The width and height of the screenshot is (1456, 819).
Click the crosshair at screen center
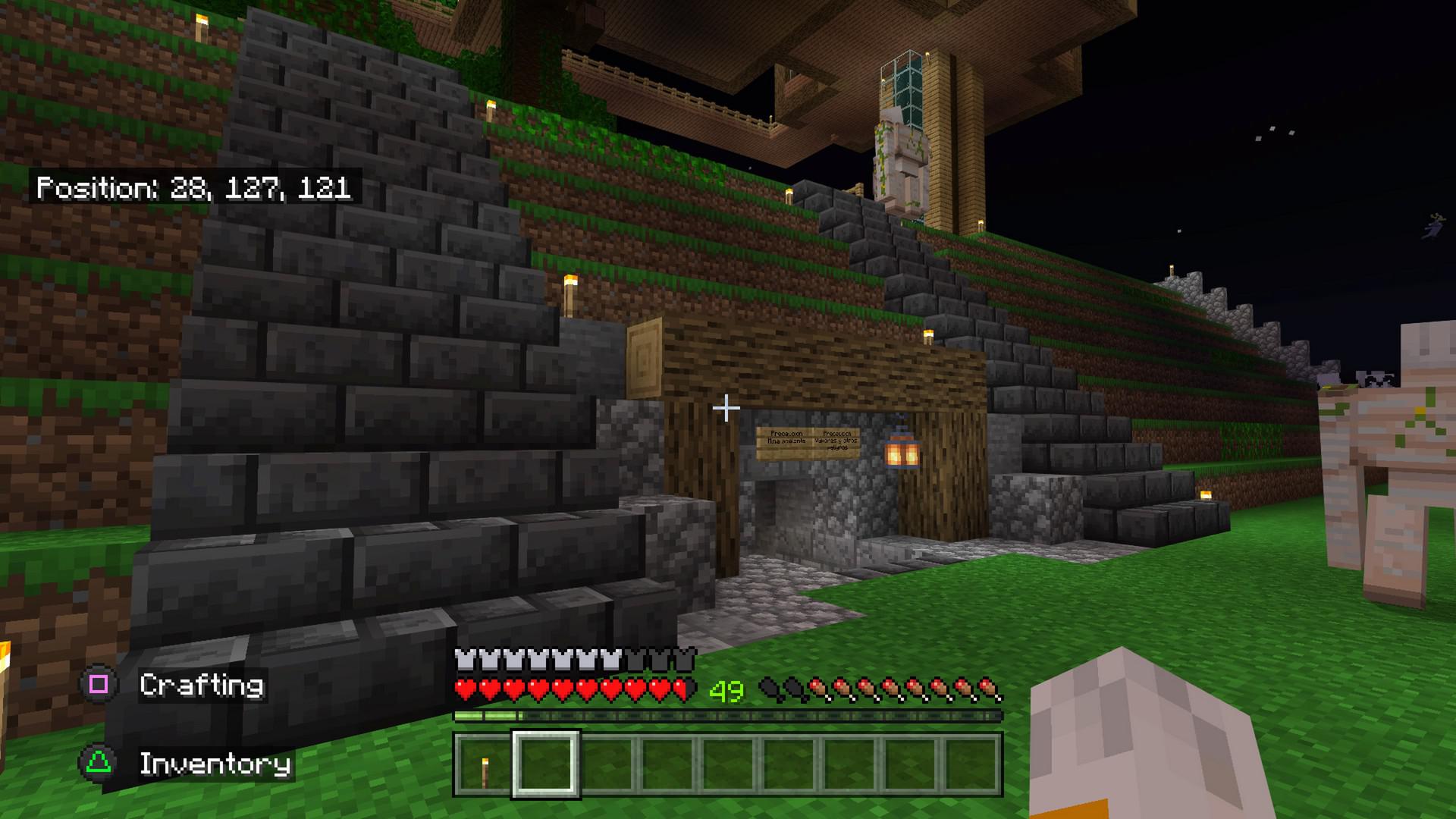[x=726, y=409]
